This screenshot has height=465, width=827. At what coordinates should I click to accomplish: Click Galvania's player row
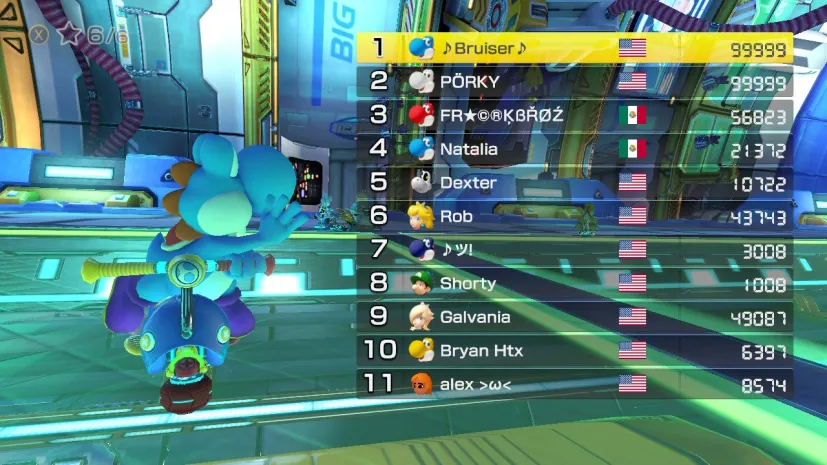(575, 317)
